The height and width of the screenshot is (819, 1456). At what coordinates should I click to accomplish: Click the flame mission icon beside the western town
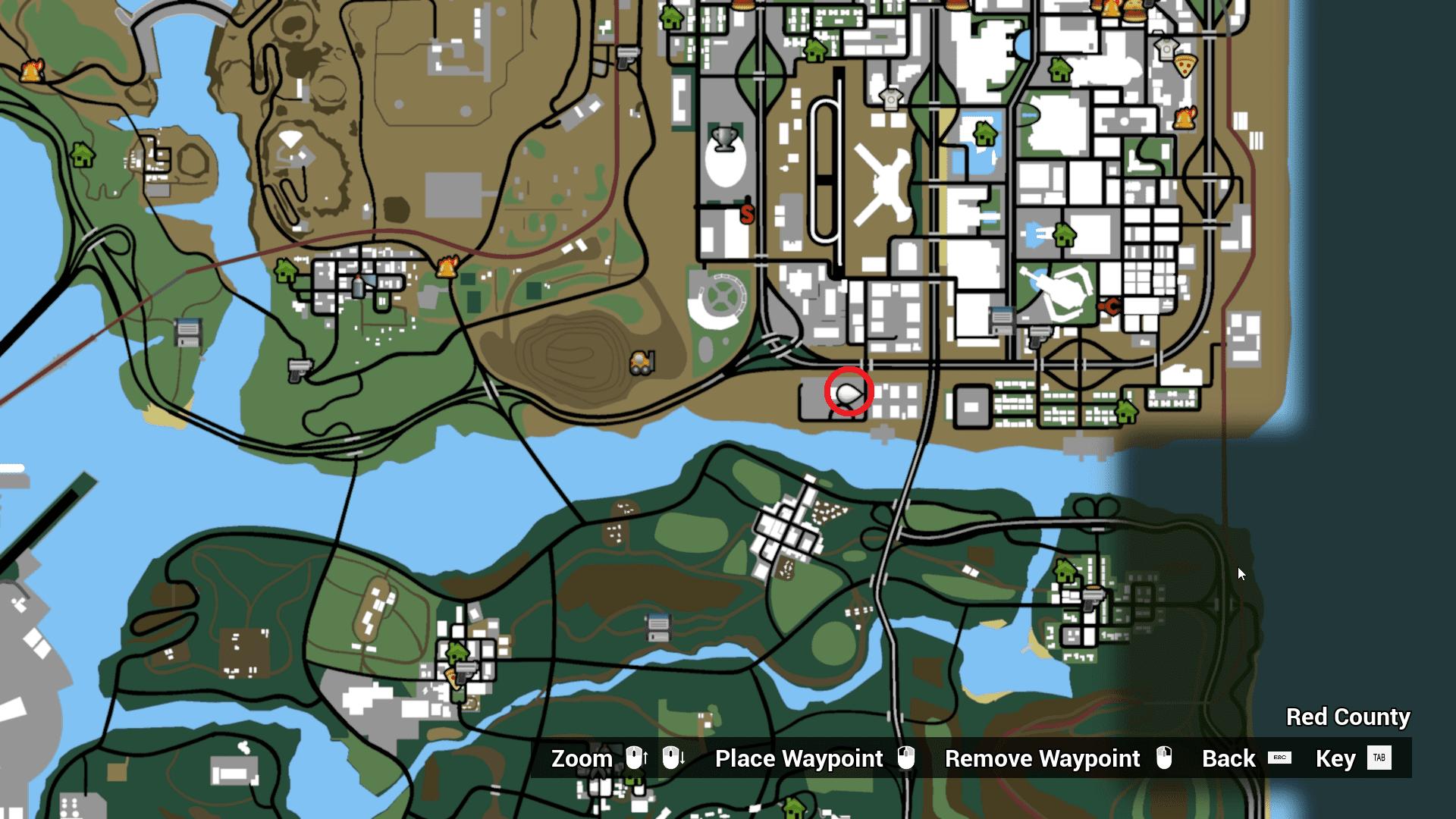click(x=447, y=267)
